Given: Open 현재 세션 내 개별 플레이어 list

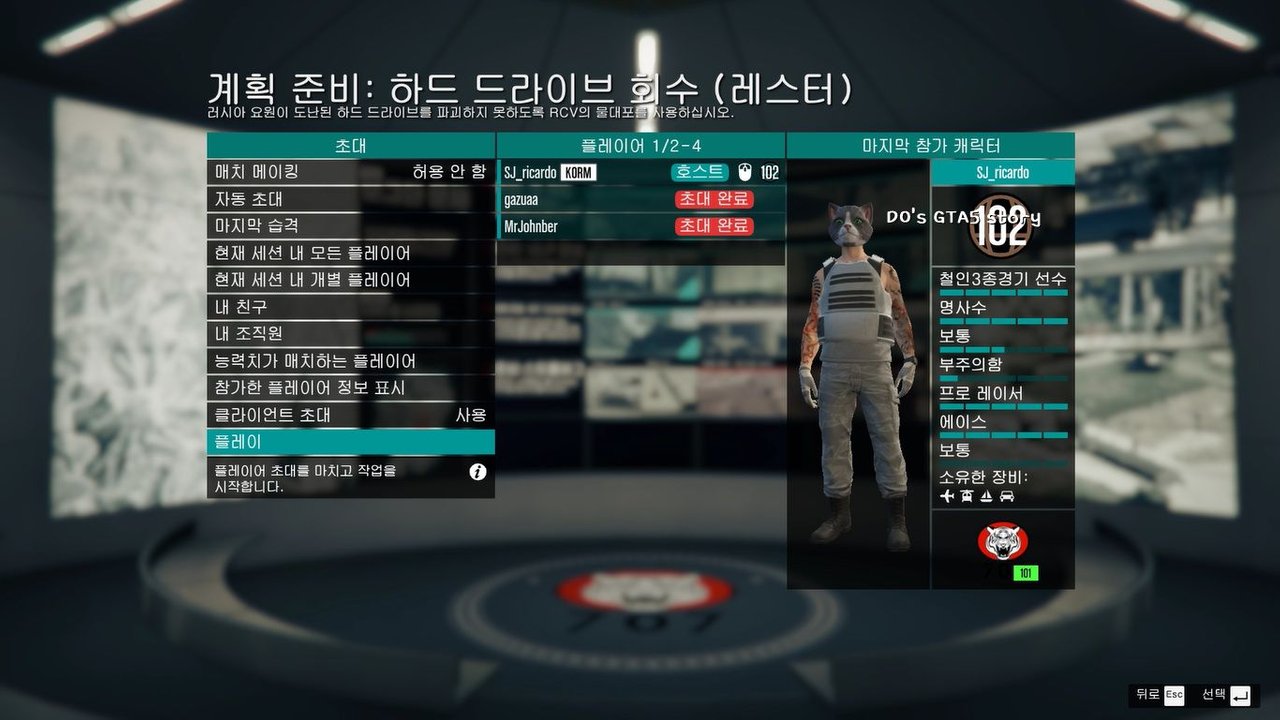Looking at the screenshot, I should [350, 280].
